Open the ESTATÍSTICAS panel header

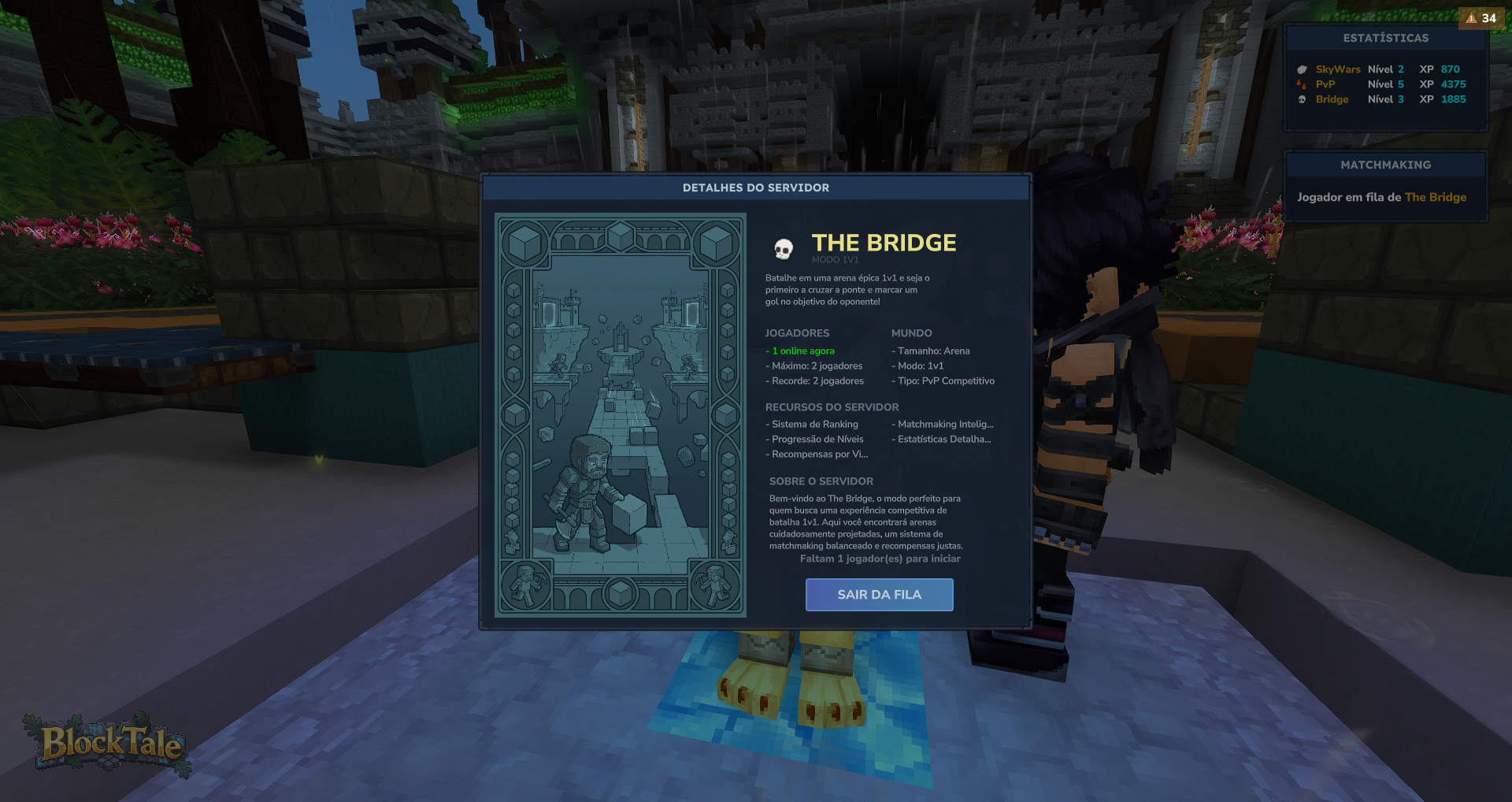[x=1385, y=38]
